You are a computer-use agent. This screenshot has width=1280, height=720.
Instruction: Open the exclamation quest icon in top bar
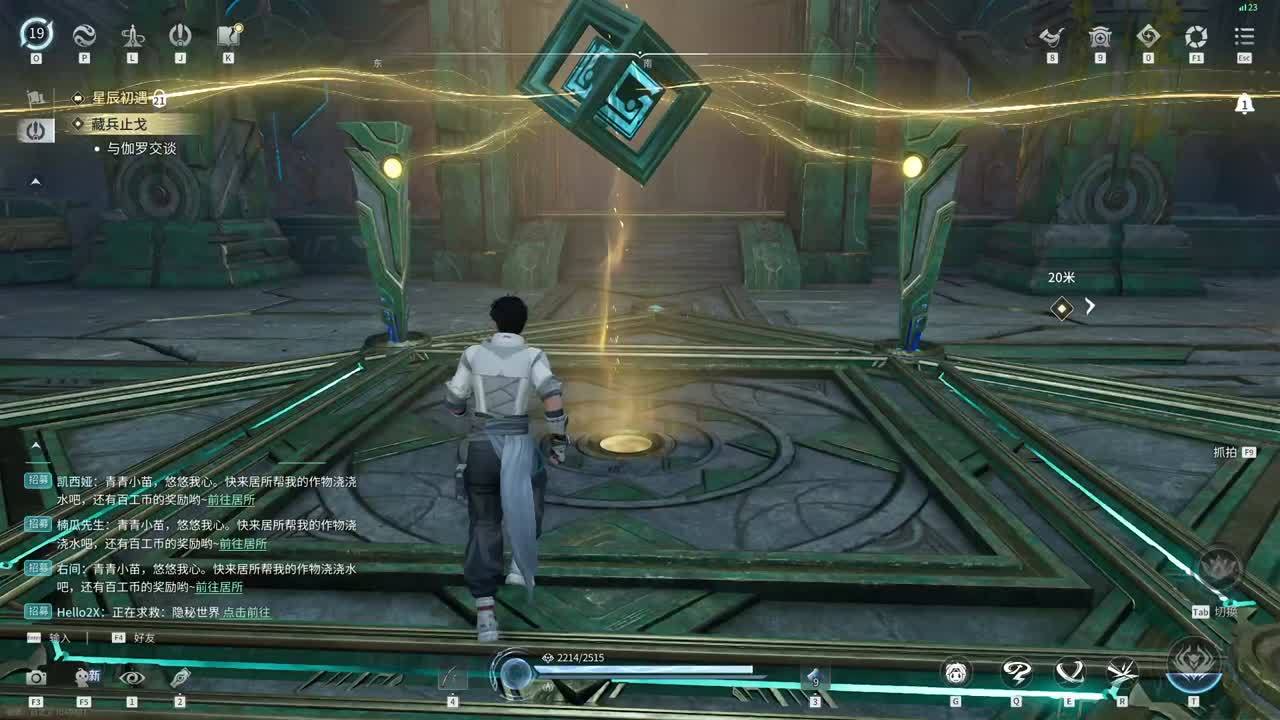click(180, 35)
